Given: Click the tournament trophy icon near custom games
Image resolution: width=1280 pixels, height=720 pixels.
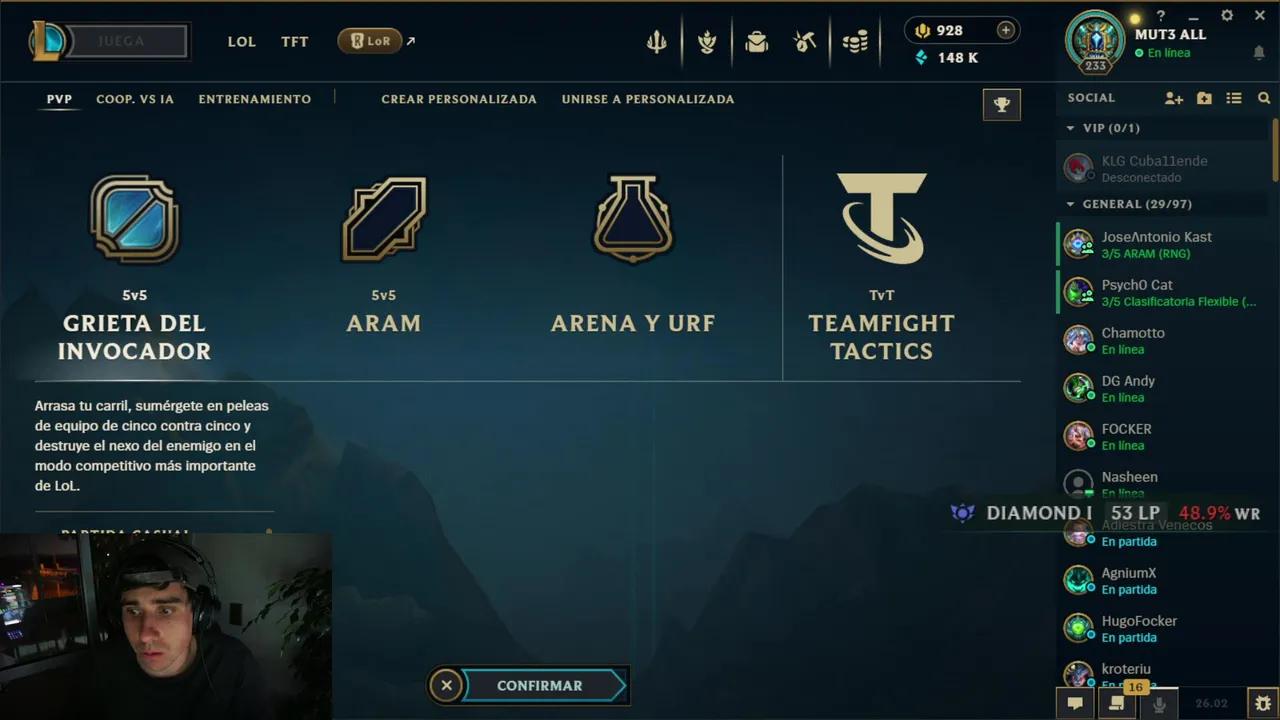Looking at the screenshot, I should (1001, 104).
